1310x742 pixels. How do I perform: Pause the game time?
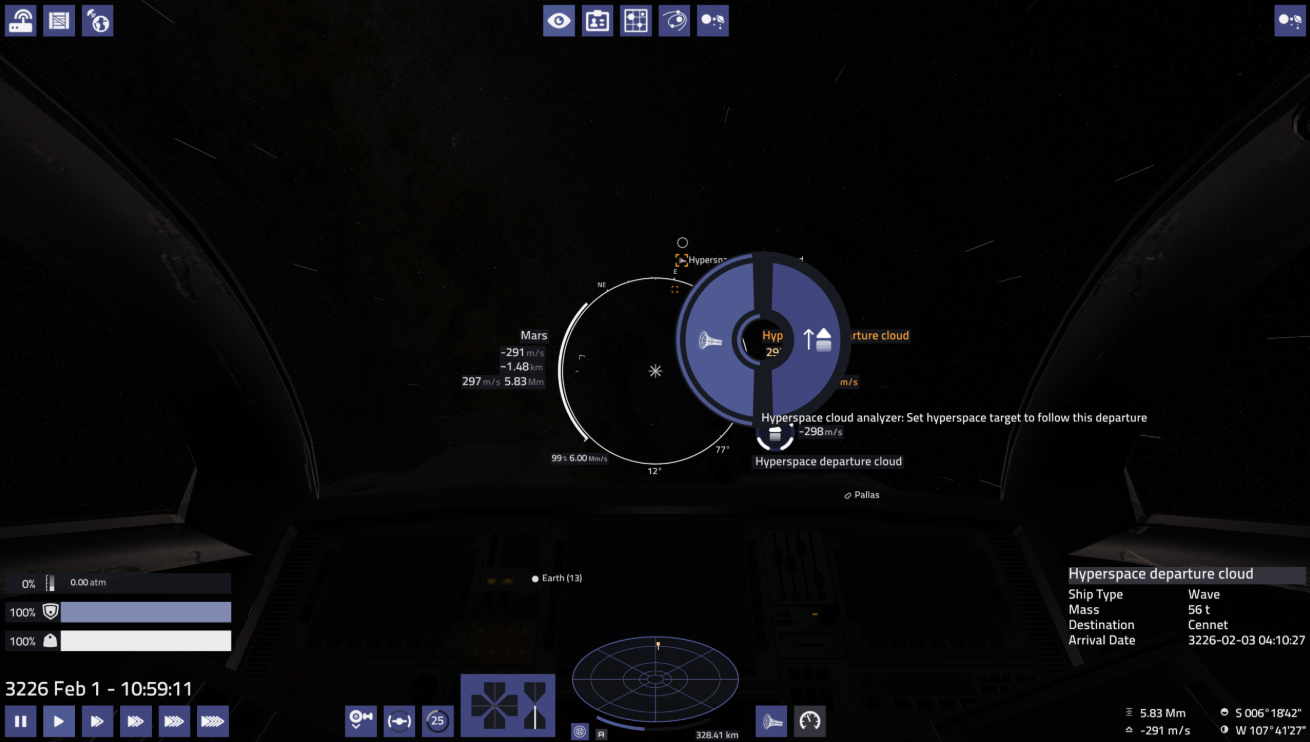(20, 720)
